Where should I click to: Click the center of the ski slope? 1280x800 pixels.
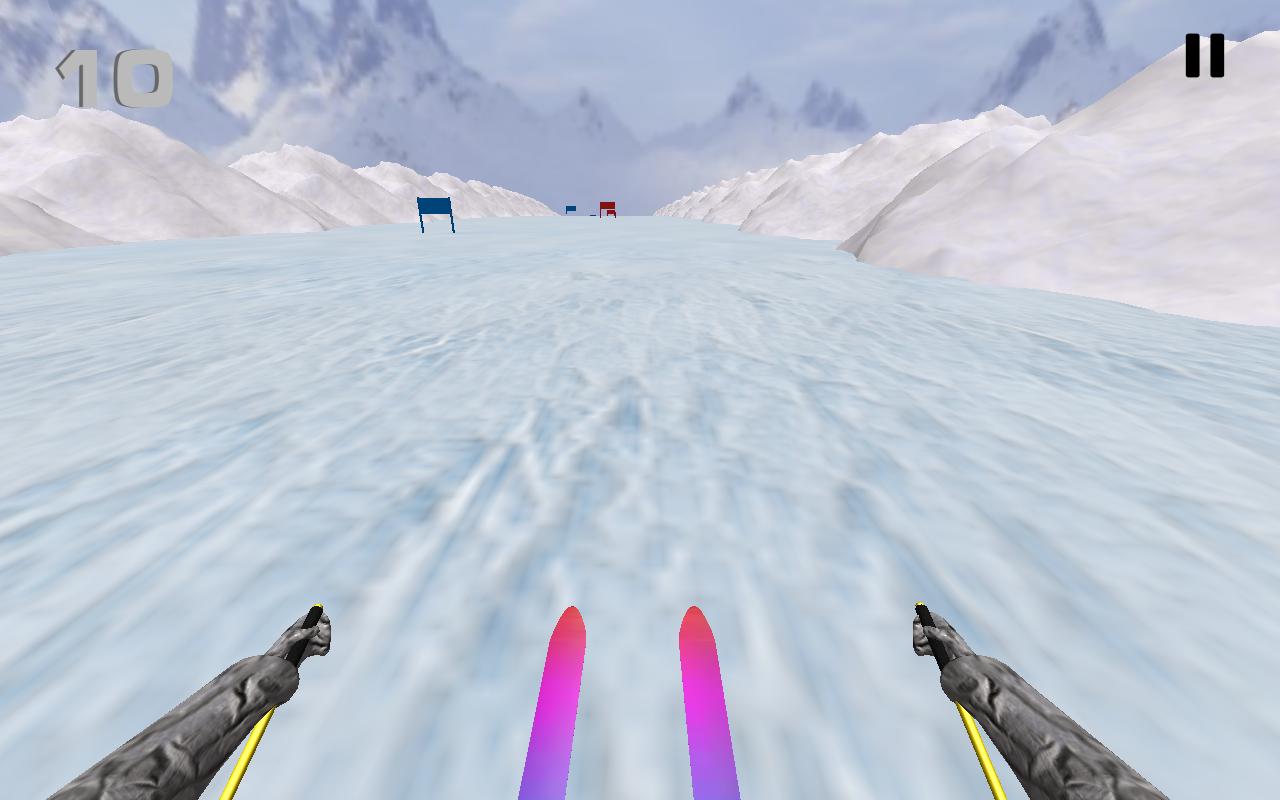[x=640, y=420]
